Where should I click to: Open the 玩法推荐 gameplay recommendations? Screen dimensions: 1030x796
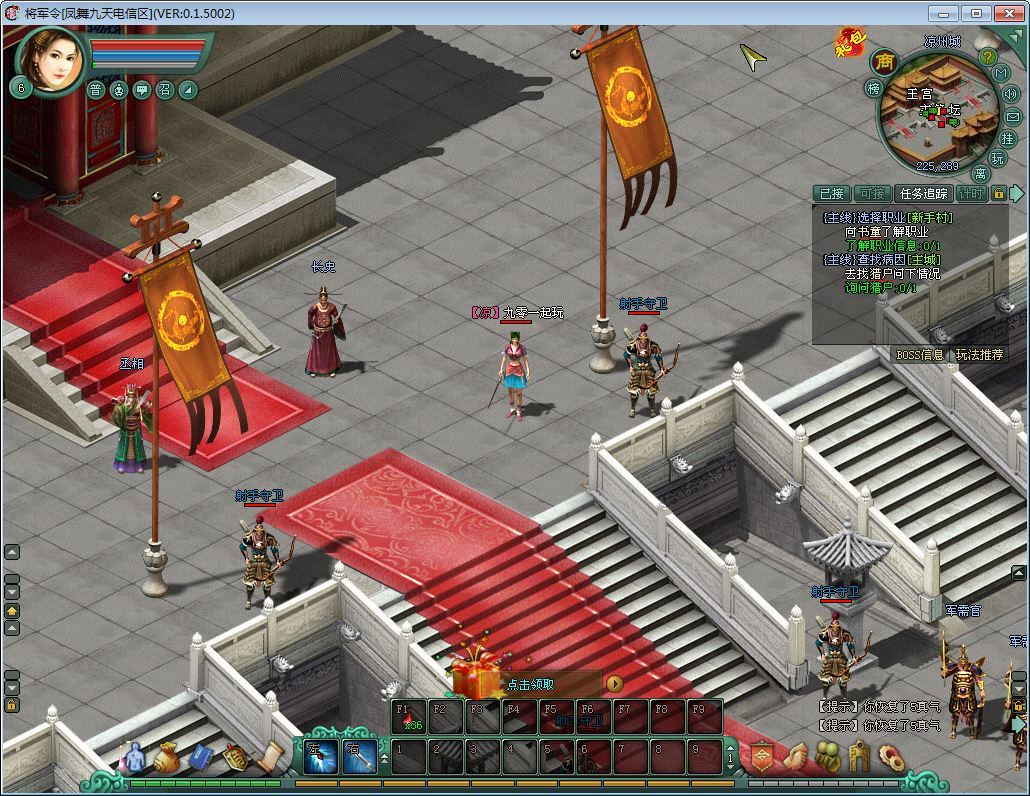tap(979, 354)
